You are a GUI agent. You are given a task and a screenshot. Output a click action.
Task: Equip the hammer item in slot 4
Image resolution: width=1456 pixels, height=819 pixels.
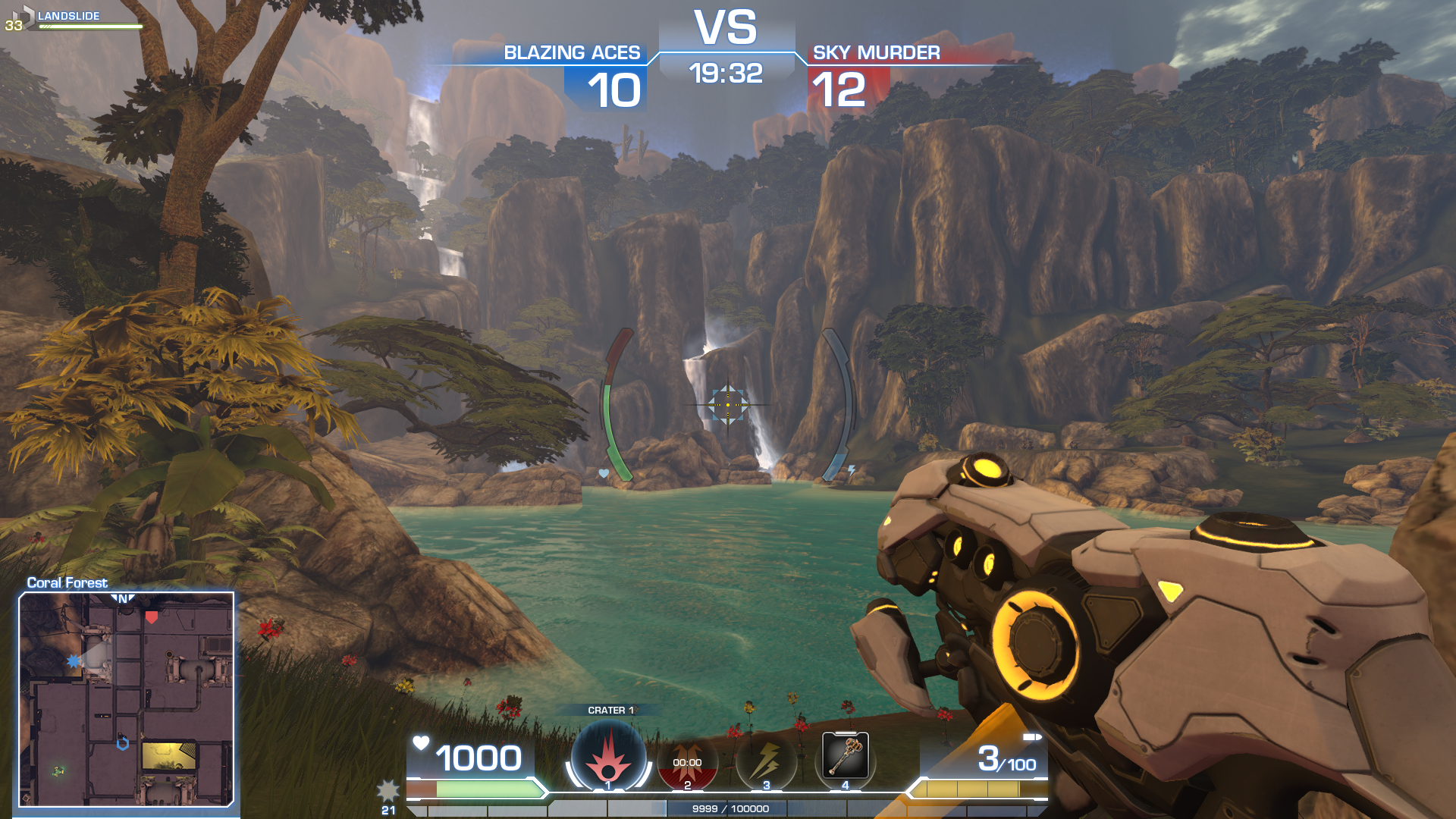(846, 755)
